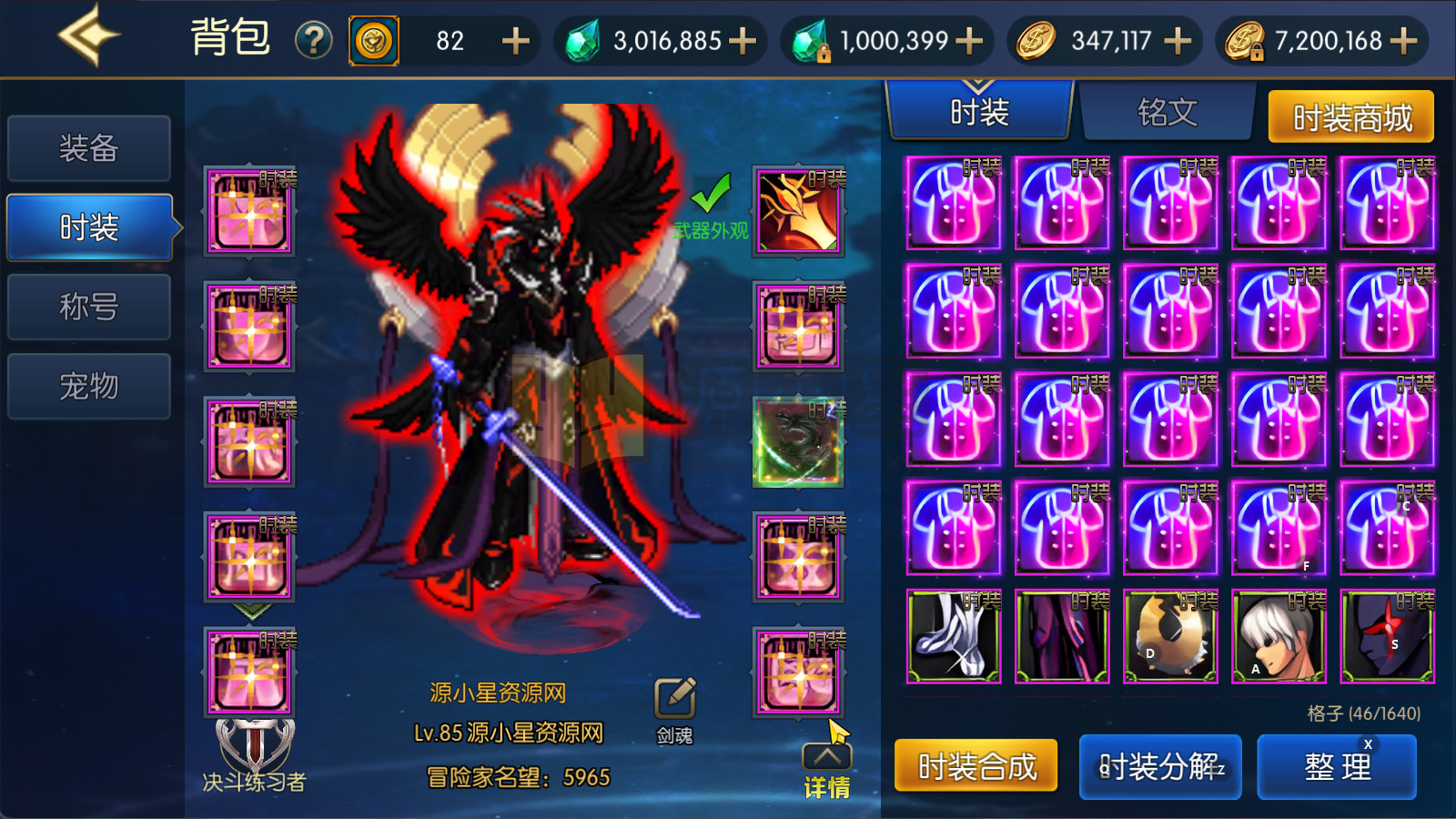Click the locked gem currency icon

click(809, 40)
